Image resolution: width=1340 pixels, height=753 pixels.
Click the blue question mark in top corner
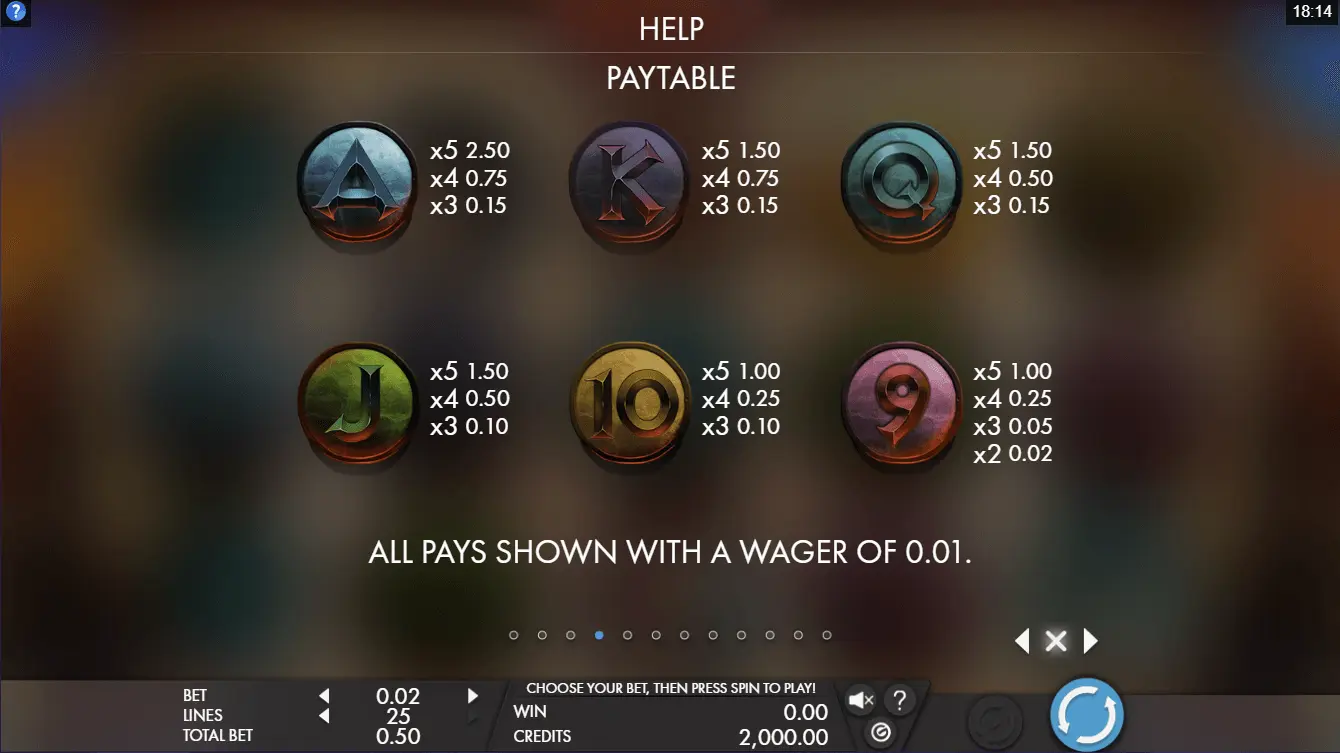pos(15,13)
